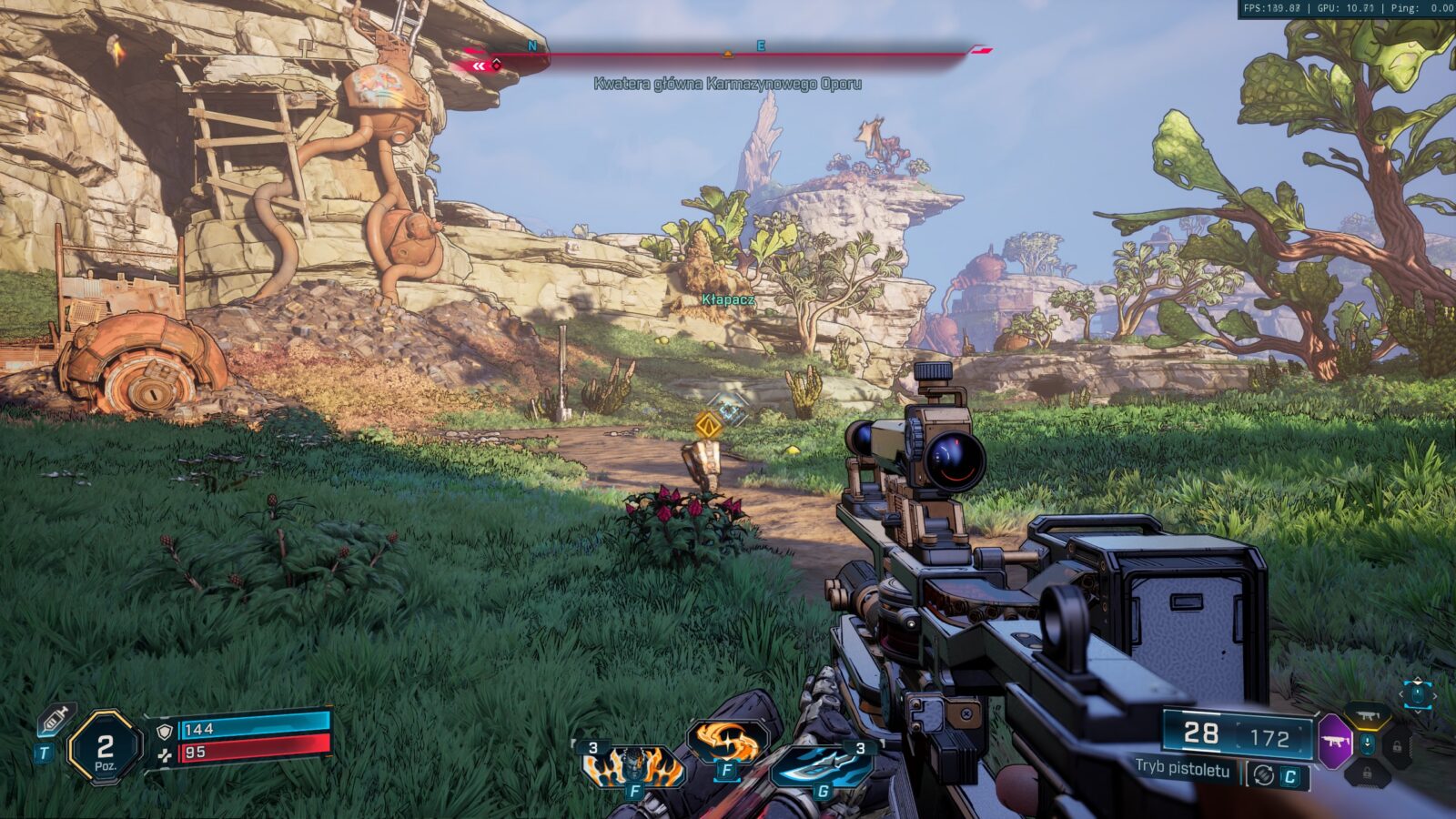Toggle weapon mode with the circular arrows icon
Screen dimensions: 1456x819
(x=1263, y=774)
